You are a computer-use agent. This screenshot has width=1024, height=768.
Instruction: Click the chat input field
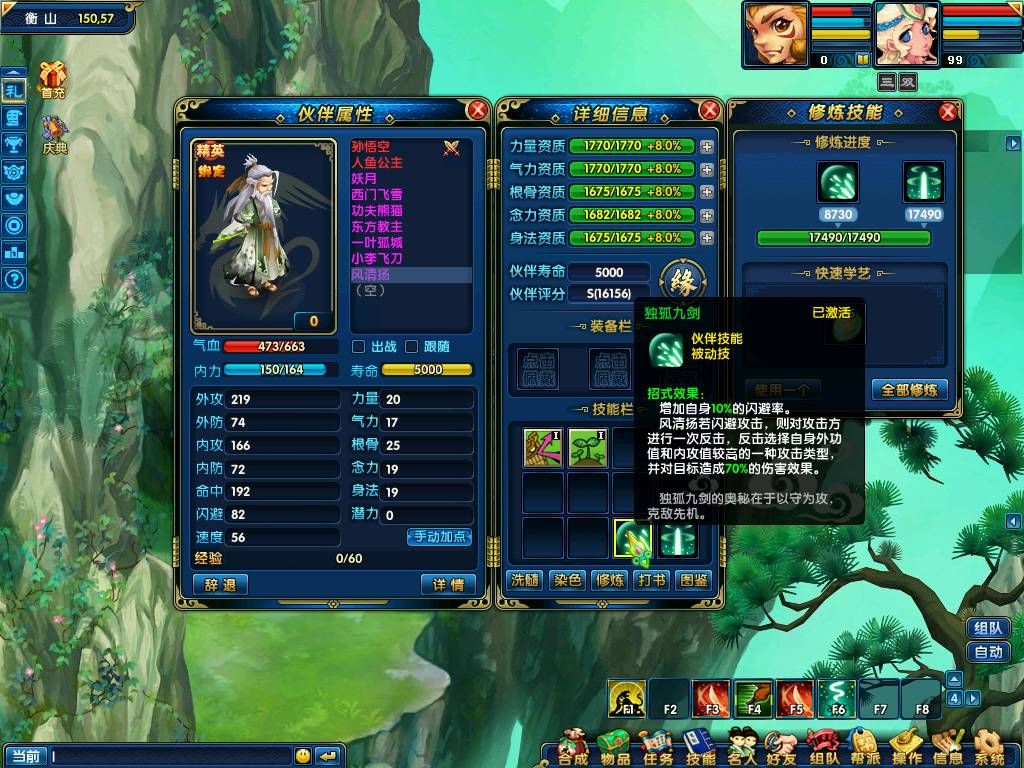170,756
